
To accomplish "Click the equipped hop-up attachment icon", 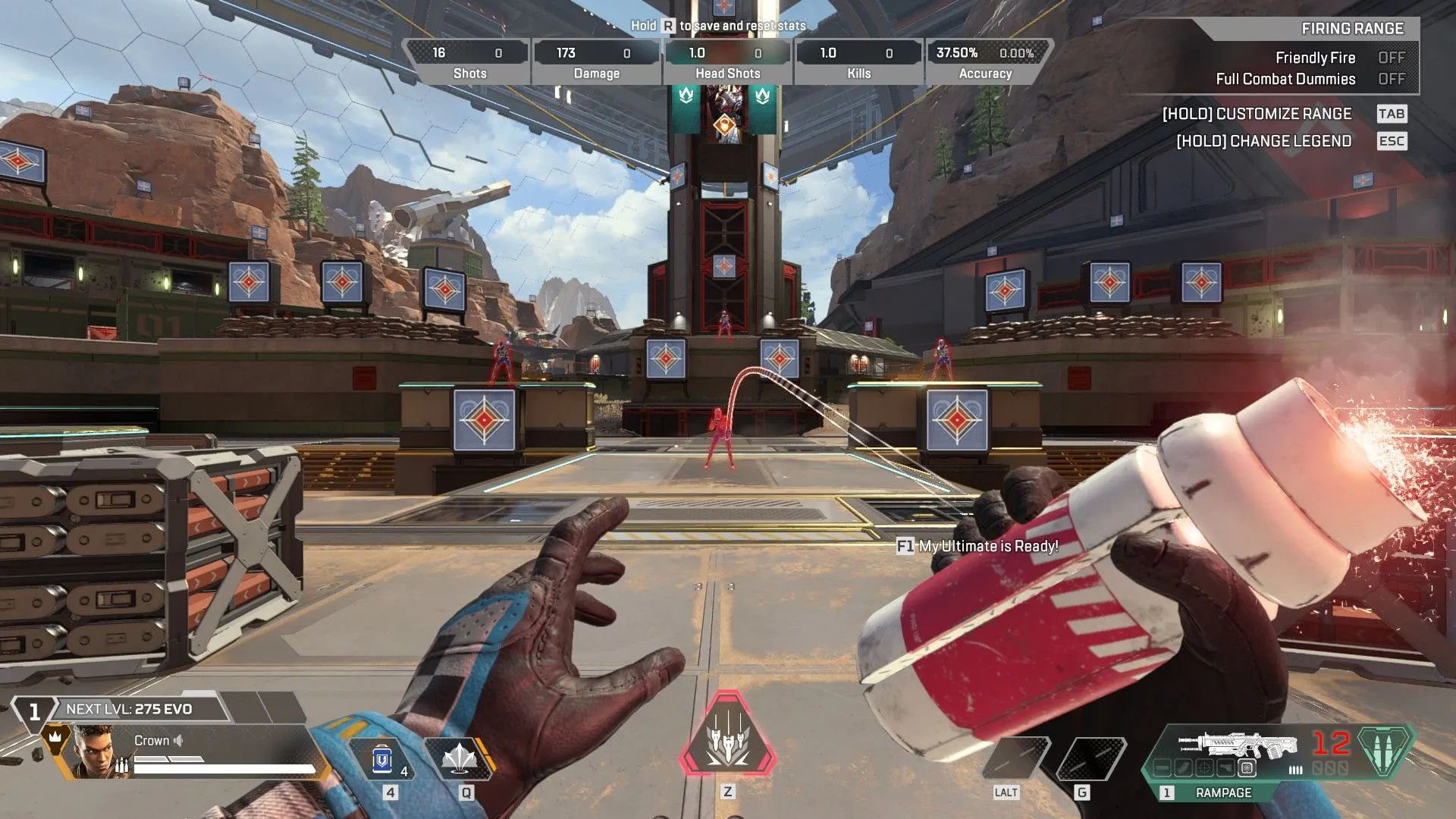I will pos(1247,768).
